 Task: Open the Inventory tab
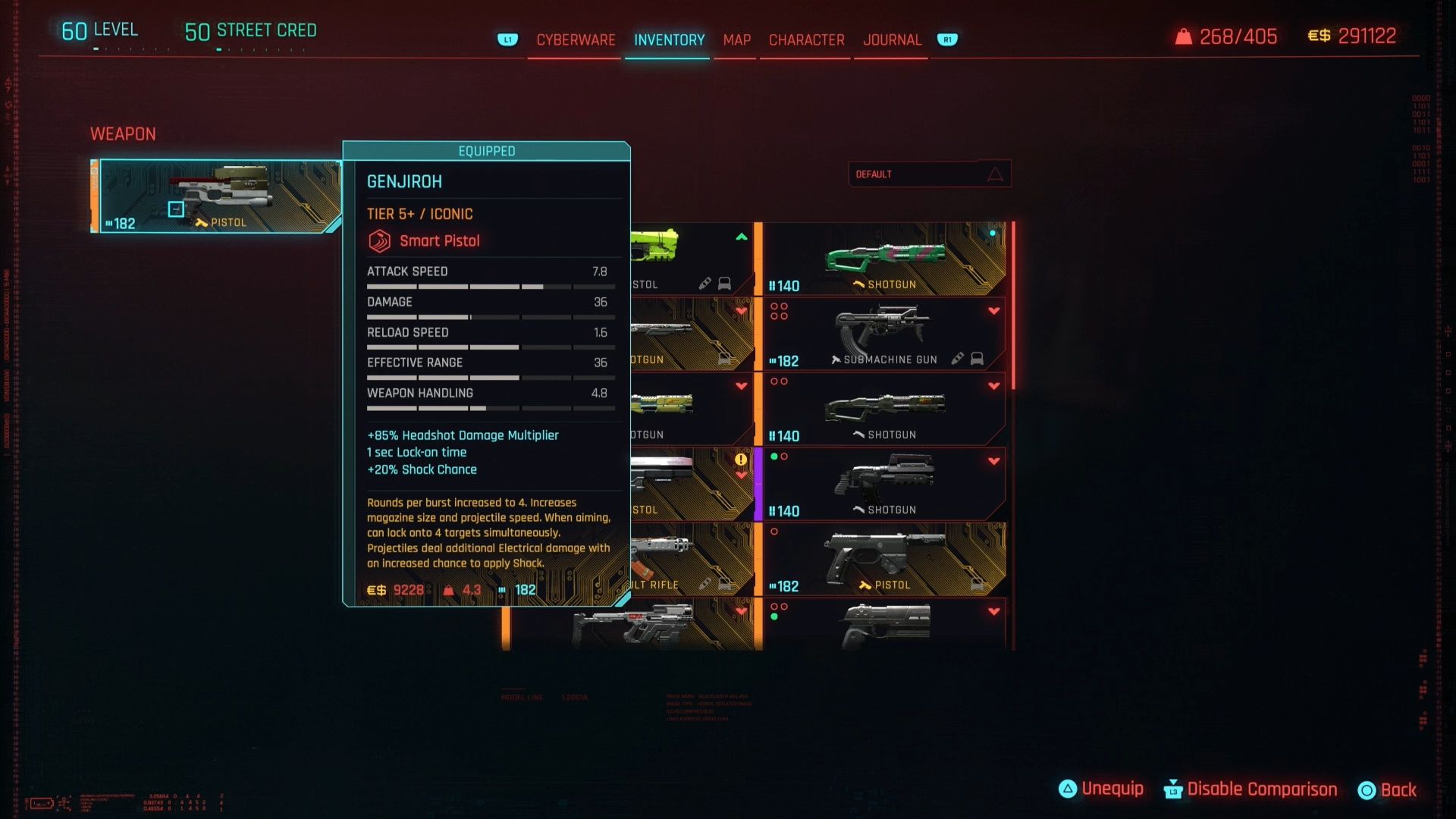(x=669, y=40)
